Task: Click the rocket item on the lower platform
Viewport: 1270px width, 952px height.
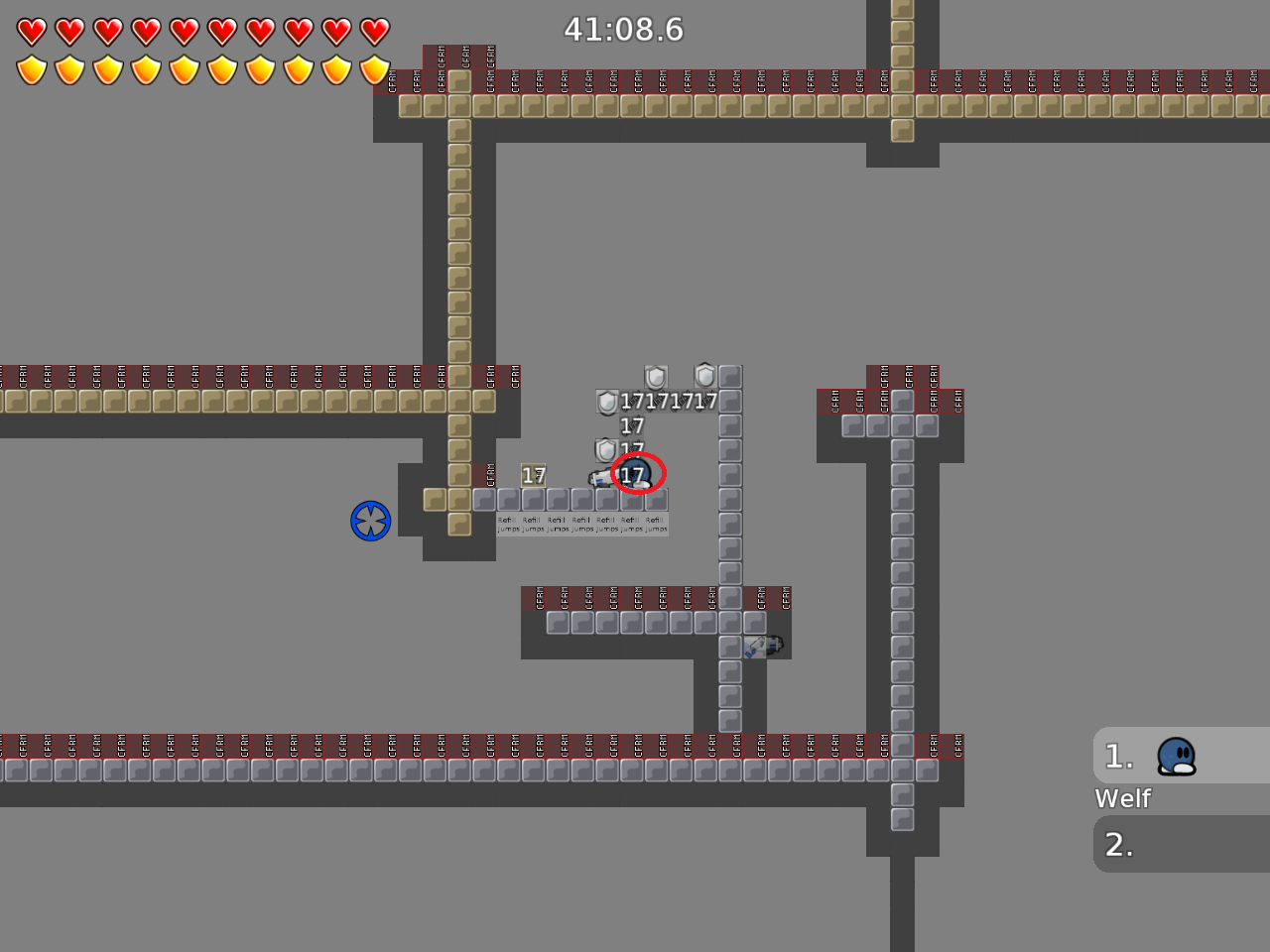Action: [762, 647]
